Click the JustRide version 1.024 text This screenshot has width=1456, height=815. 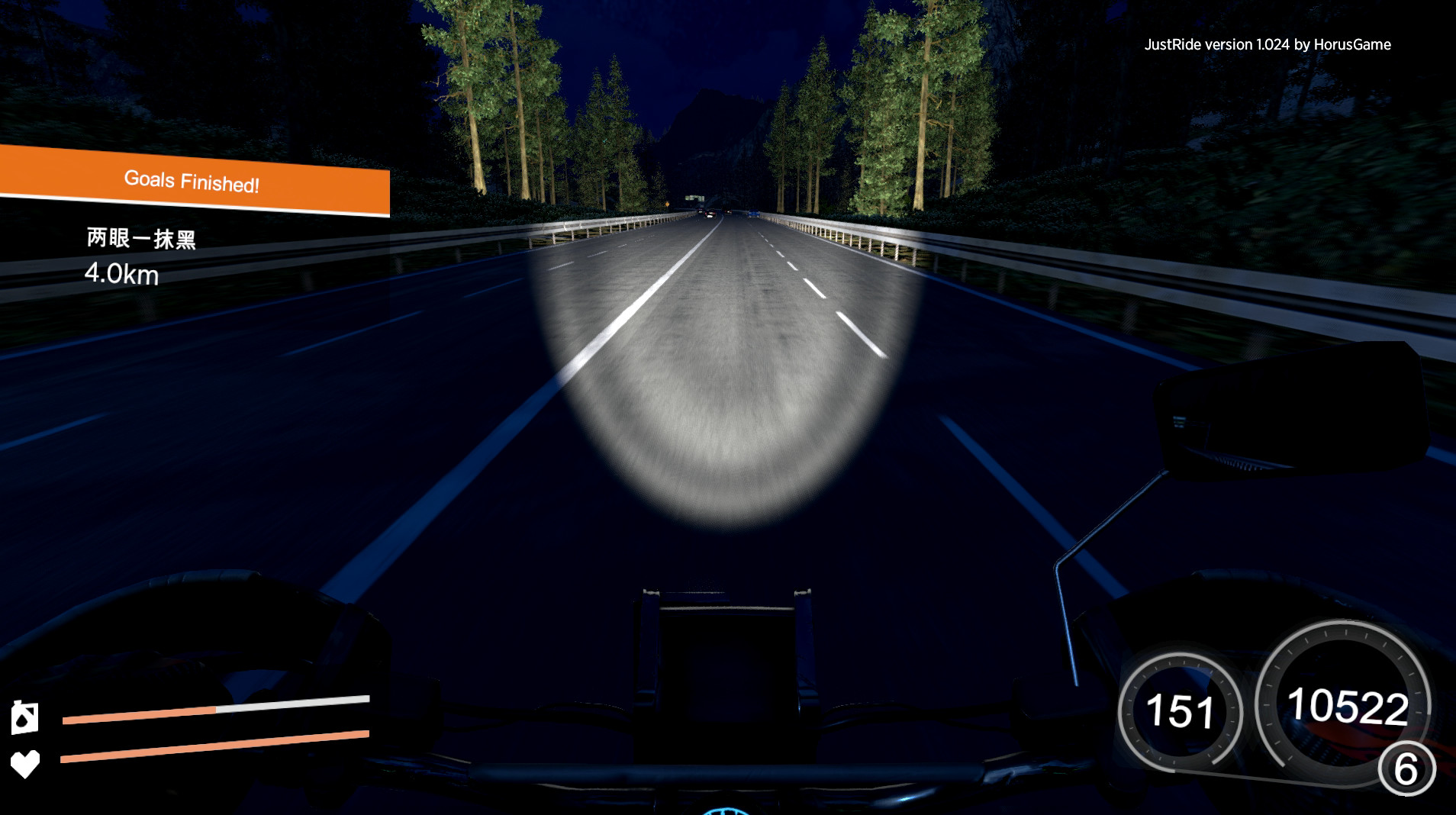point(1218,44)
